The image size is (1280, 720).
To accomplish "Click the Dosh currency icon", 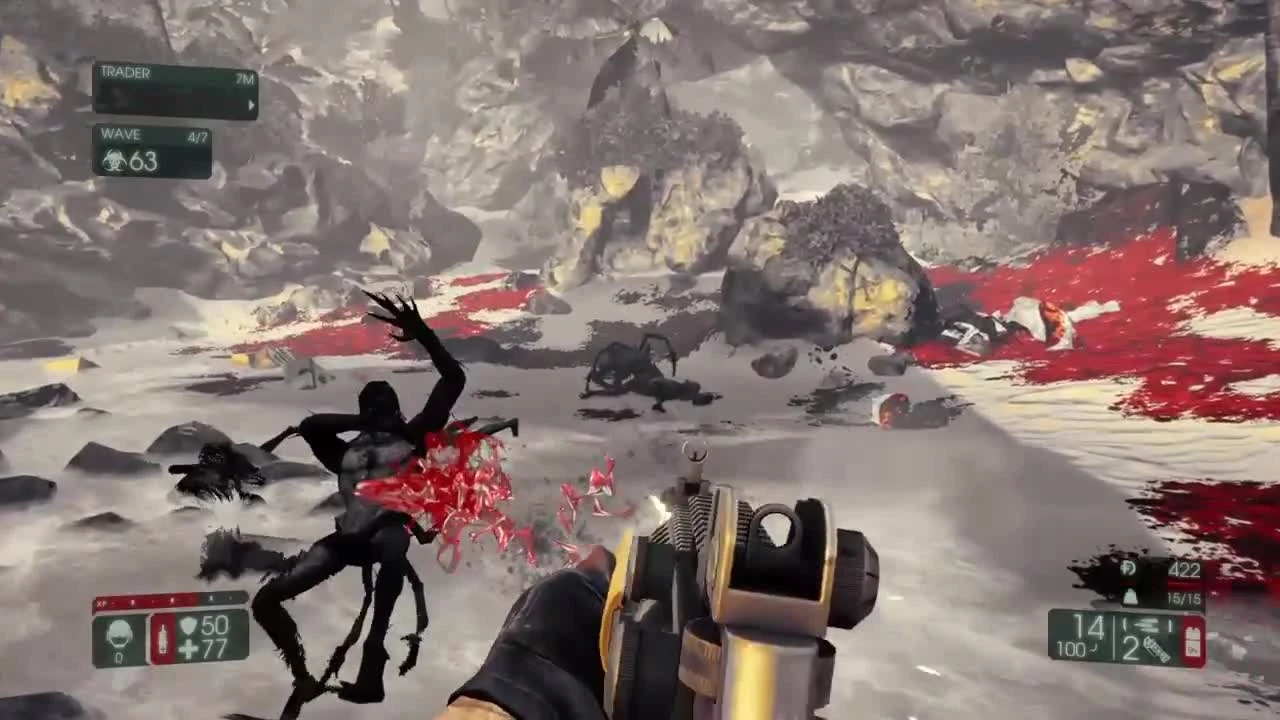I will [1128, 569].
